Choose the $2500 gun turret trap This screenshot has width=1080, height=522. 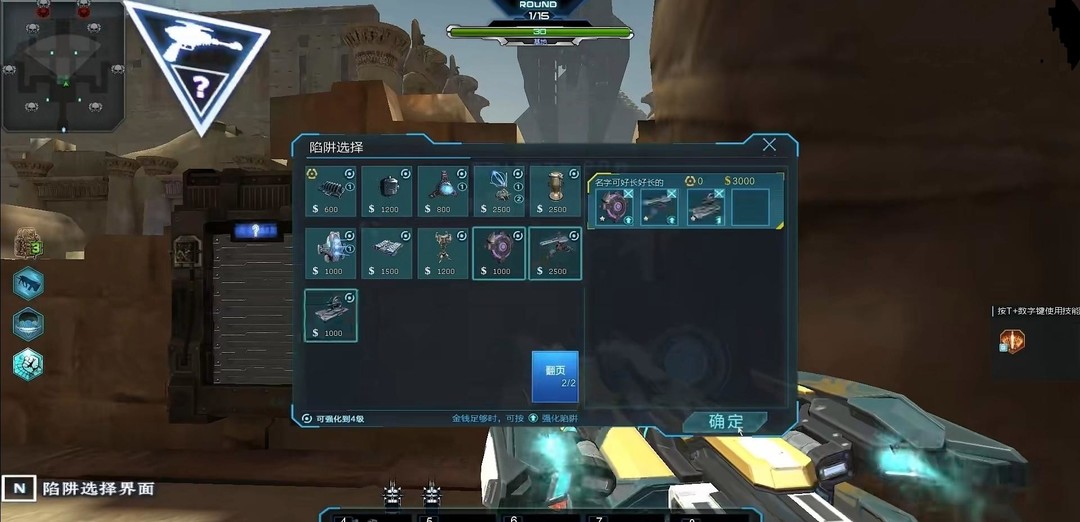coord(555,253)
